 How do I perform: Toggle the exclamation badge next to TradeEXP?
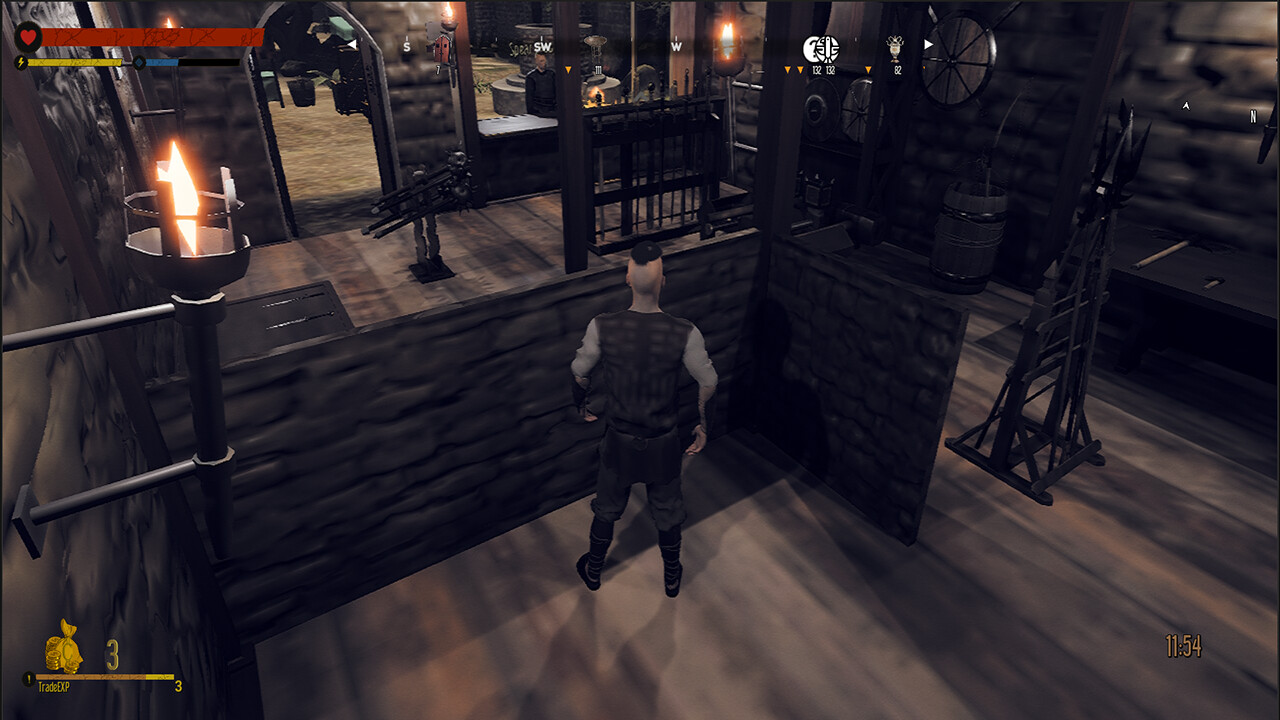tap(28, 678)
